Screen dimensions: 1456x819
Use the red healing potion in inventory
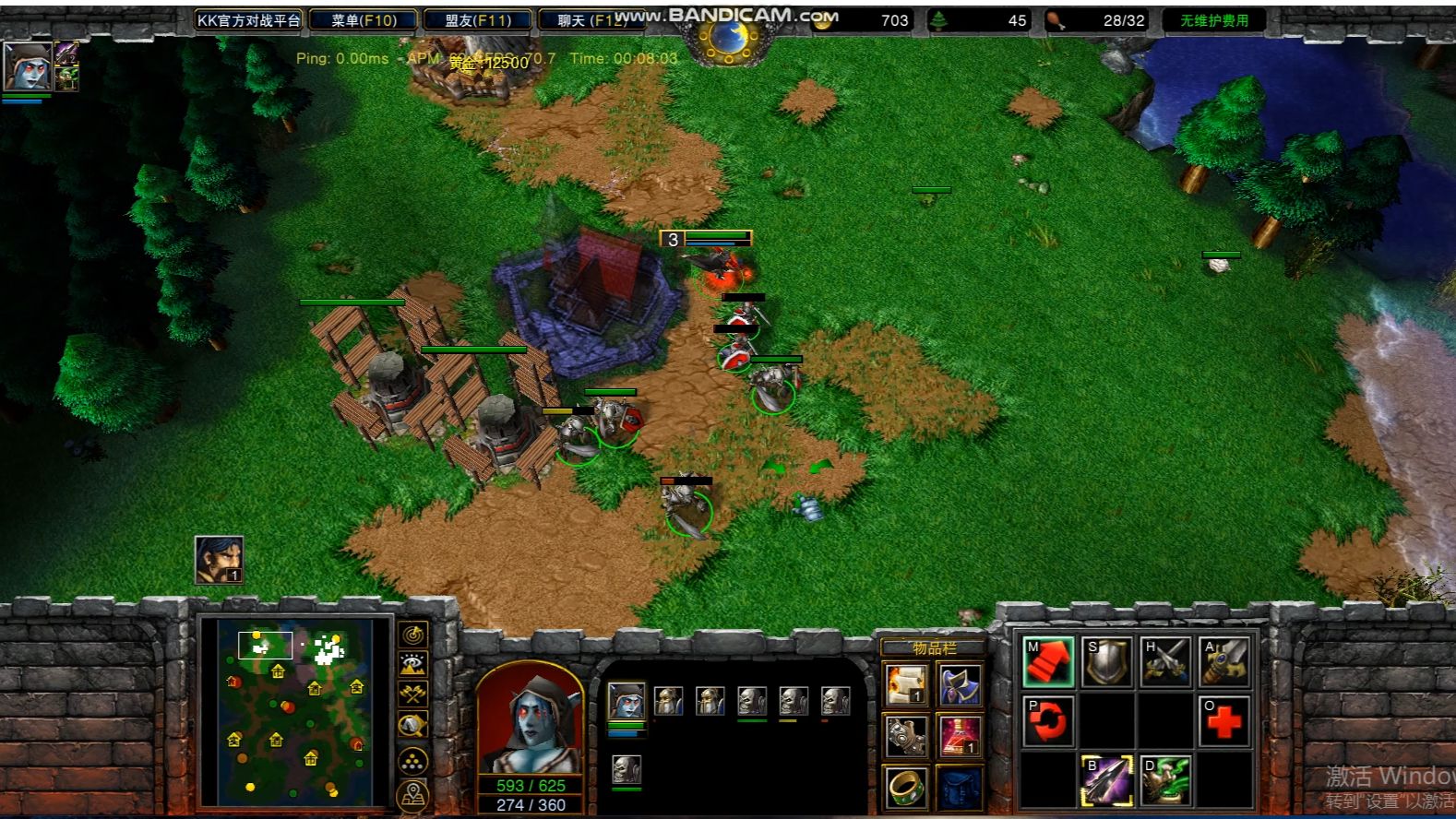tap(960, 736)
